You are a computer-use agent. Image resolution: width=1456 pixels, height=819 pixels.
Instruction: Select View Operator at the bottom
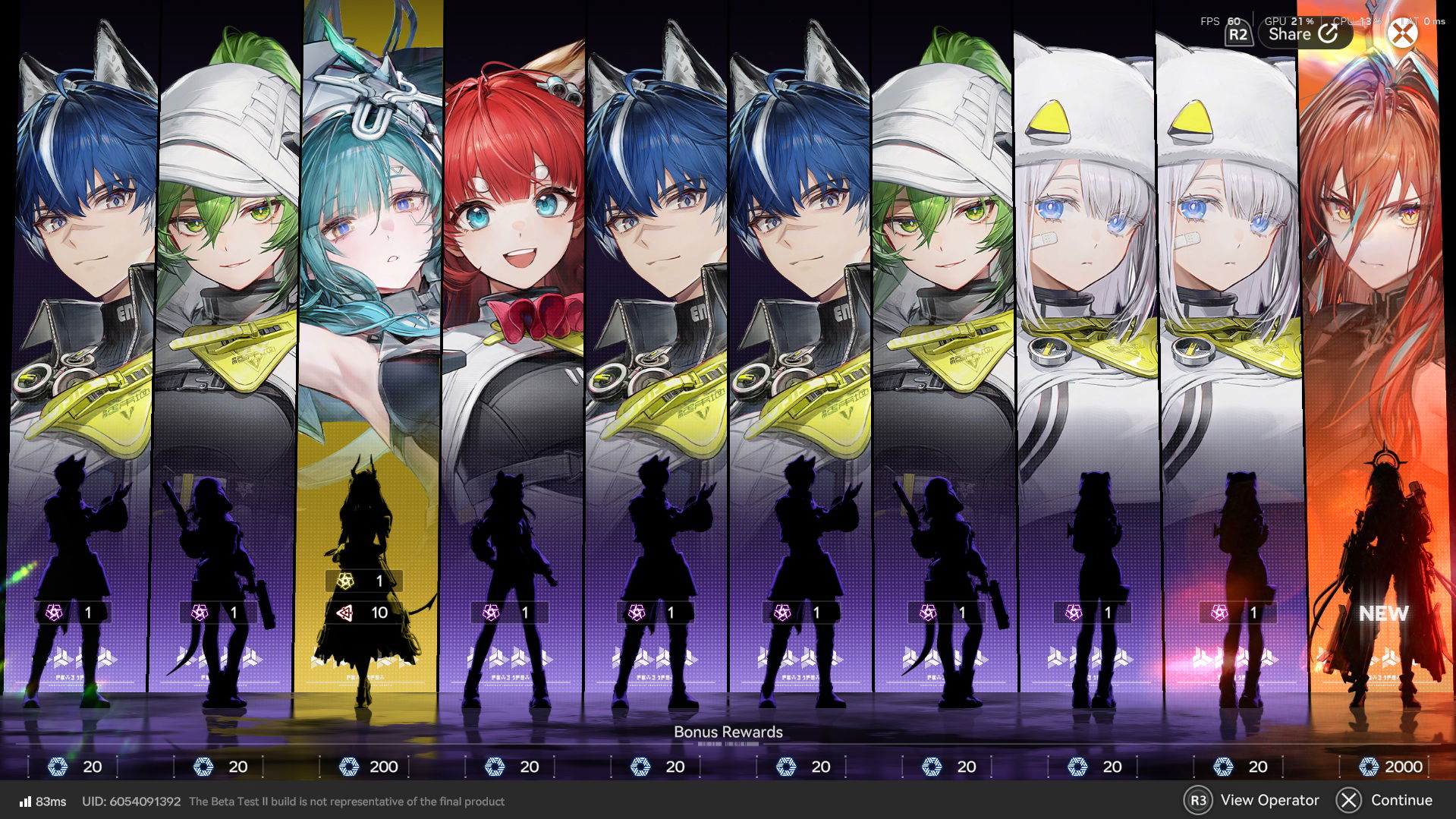pyautogui.click(x=1271, y=800)
